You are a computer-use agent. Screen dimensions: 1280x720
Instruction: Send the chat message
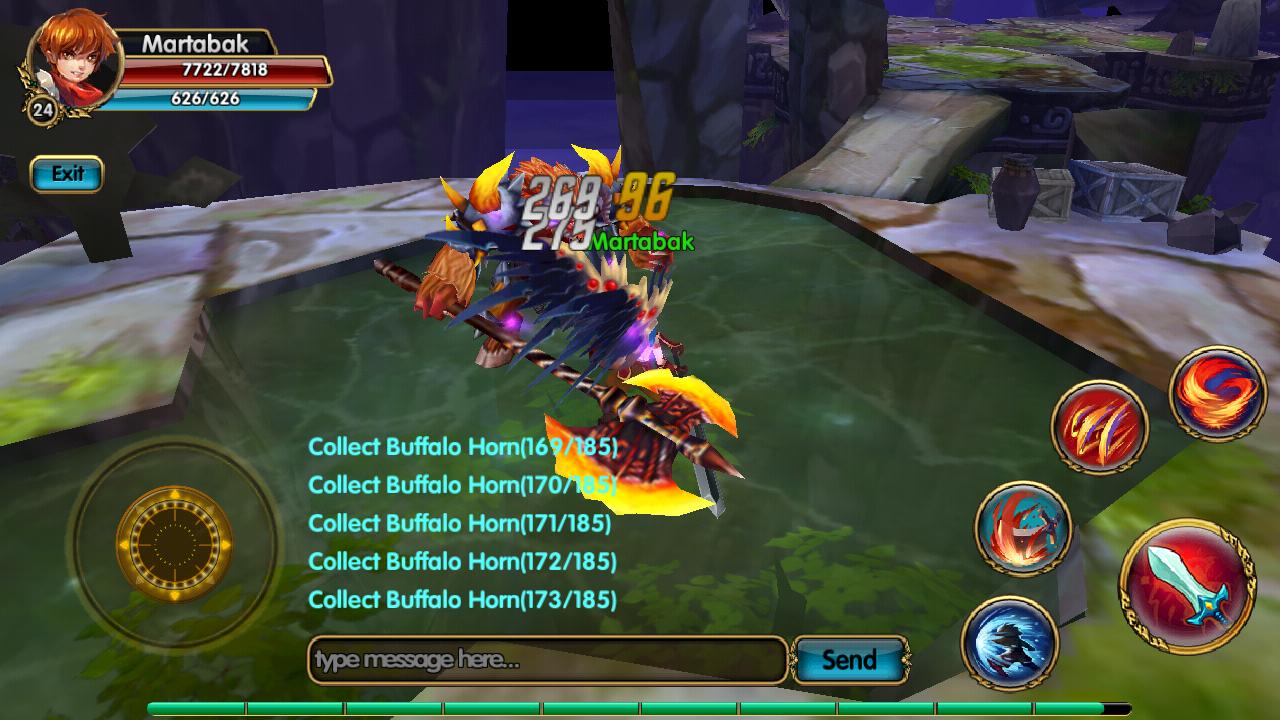[849, 660]
